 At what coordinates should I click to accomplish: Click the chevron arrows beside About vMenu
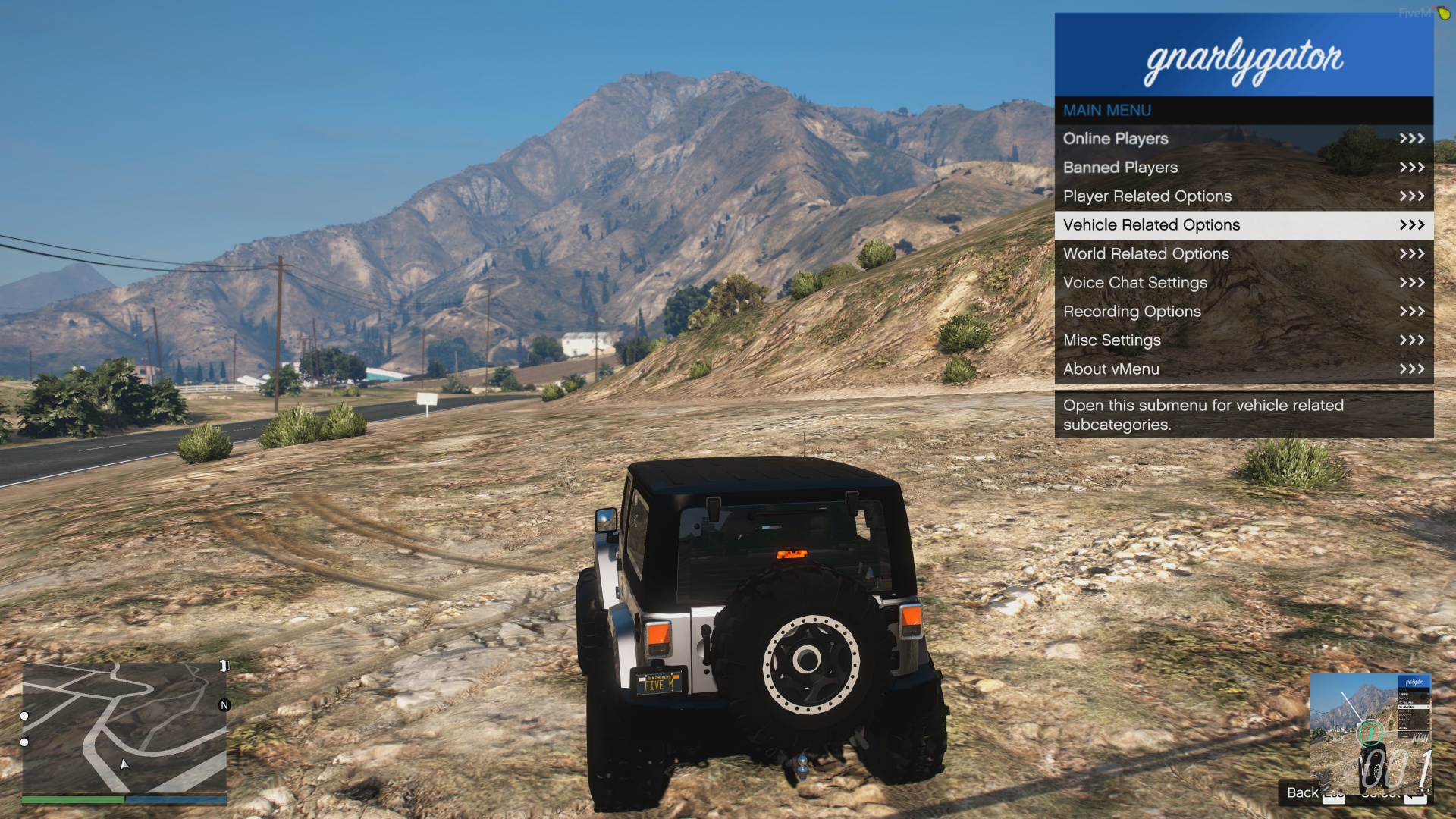point(1410,369)
